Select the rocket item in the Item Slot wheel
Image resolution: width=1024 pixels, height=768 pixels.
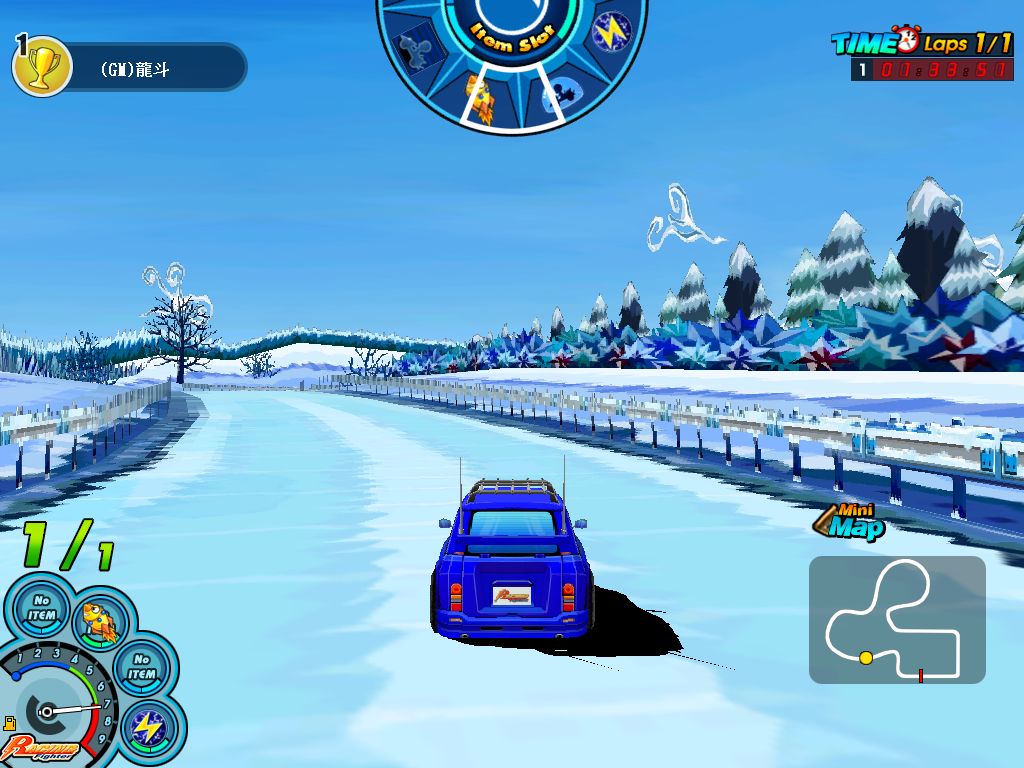tap(480, 97)
